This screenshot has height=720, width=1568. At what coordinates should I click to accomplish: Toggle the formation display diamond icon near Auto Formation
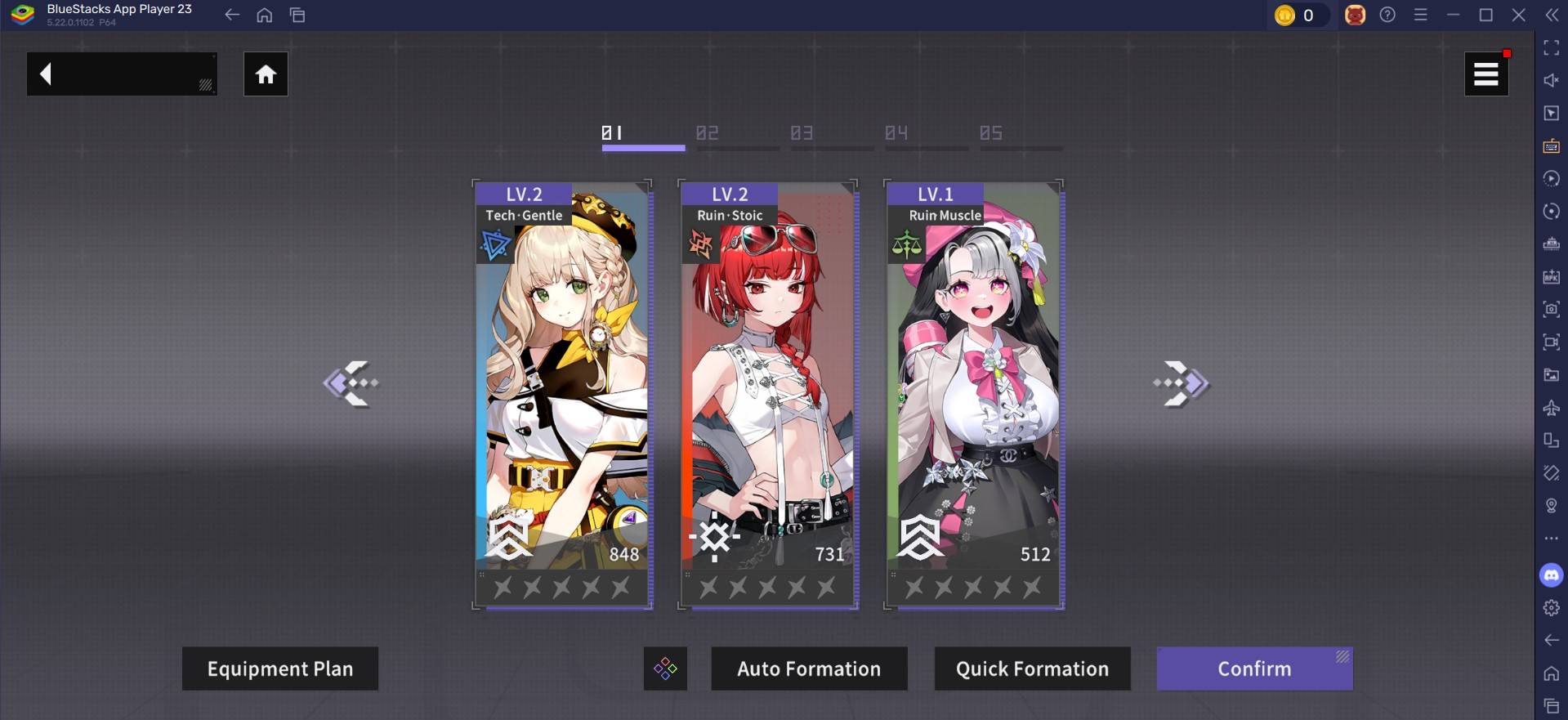click(x=664, y=669)
